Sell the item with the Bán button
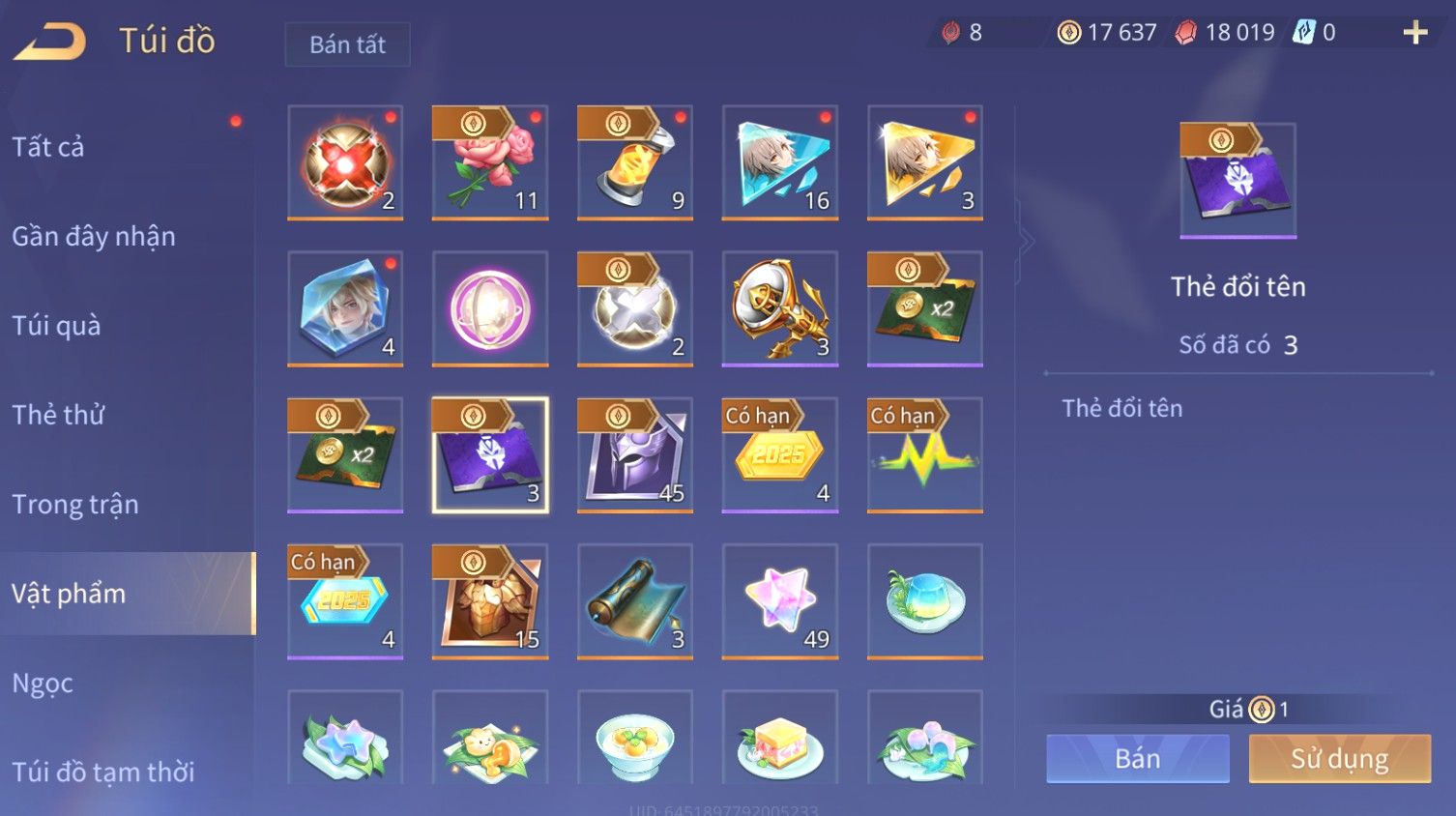The width and height of the screenshot is (1456, 816). (1137, 758)
